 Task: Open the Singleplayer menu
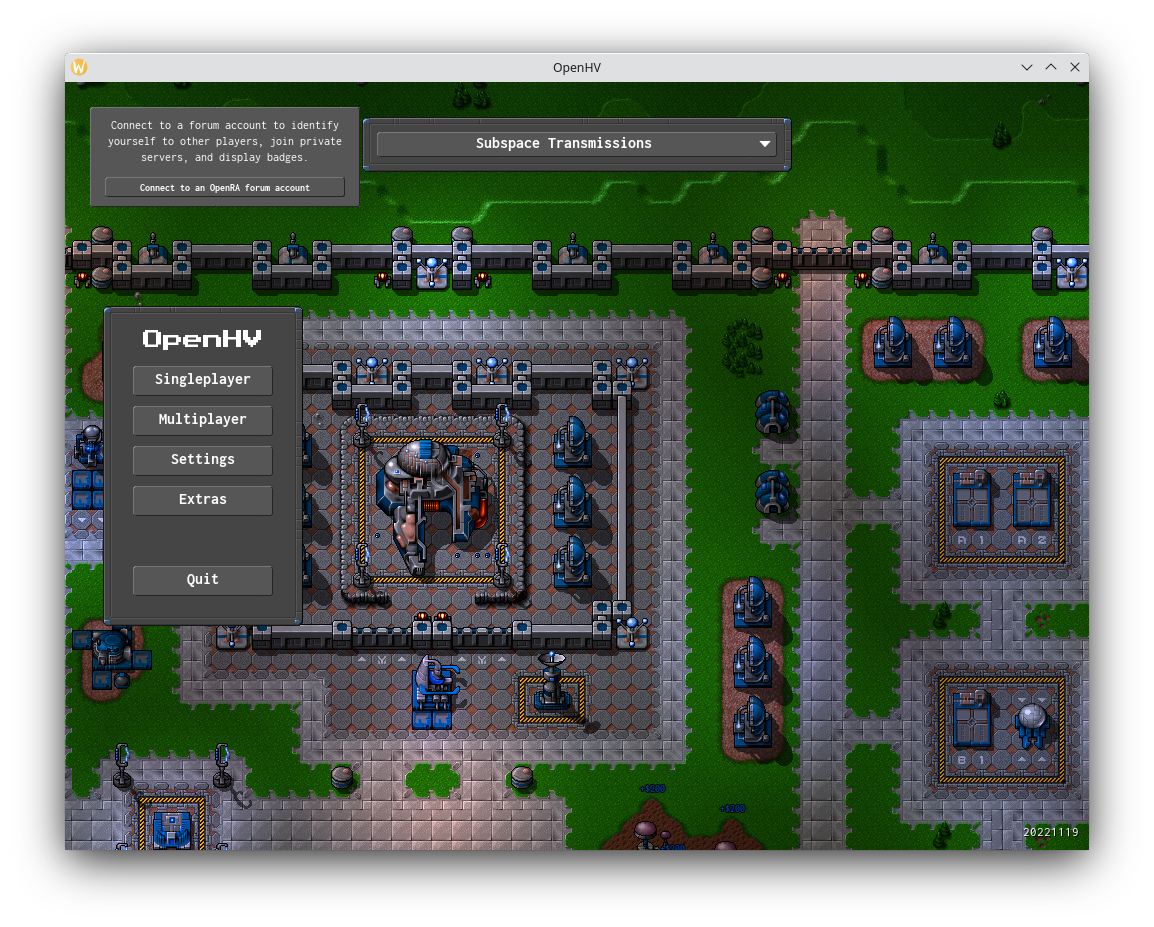tap(202, 380)
